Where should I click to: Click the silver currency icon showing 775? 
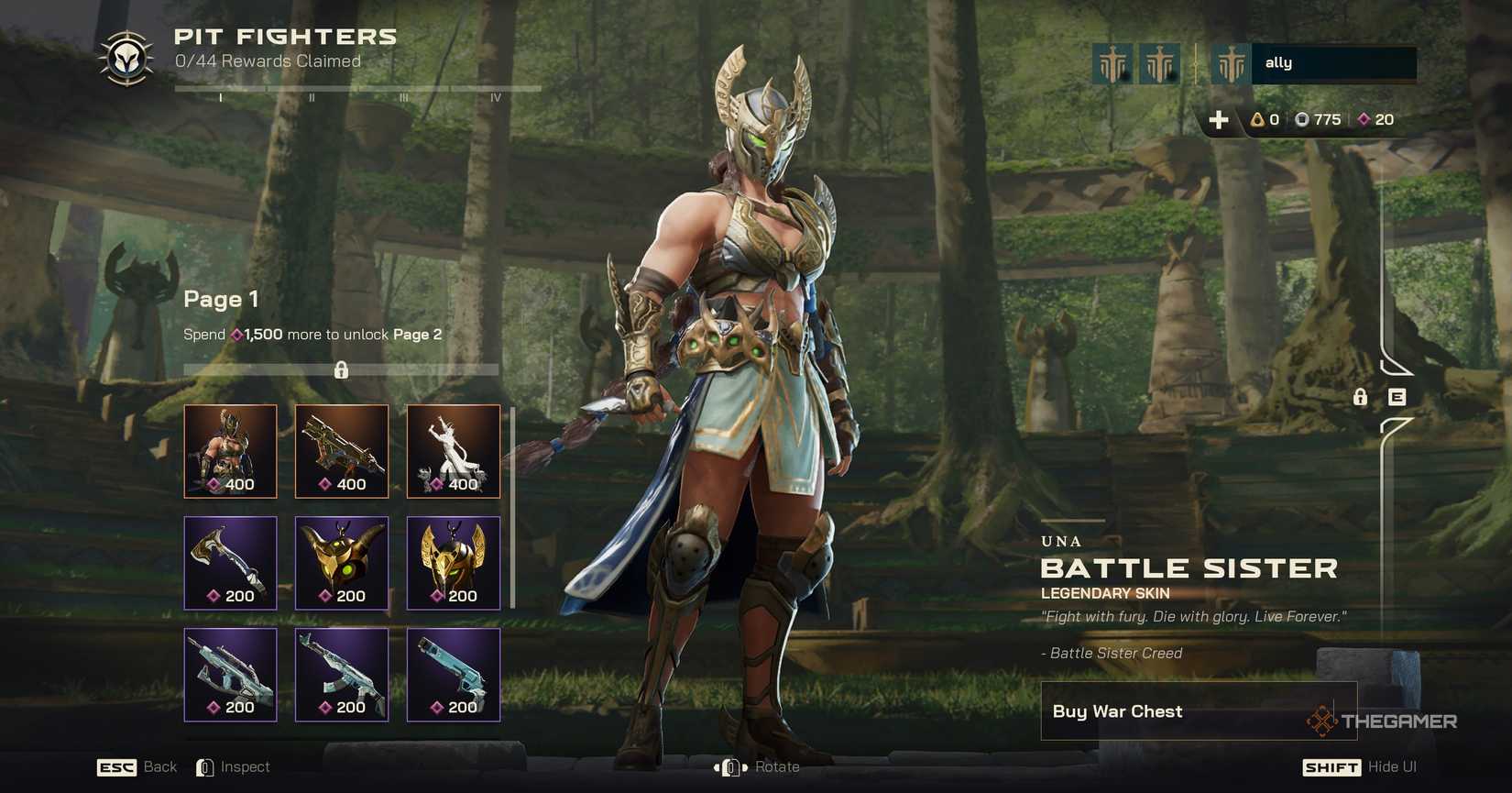[x=1305, y=119]
